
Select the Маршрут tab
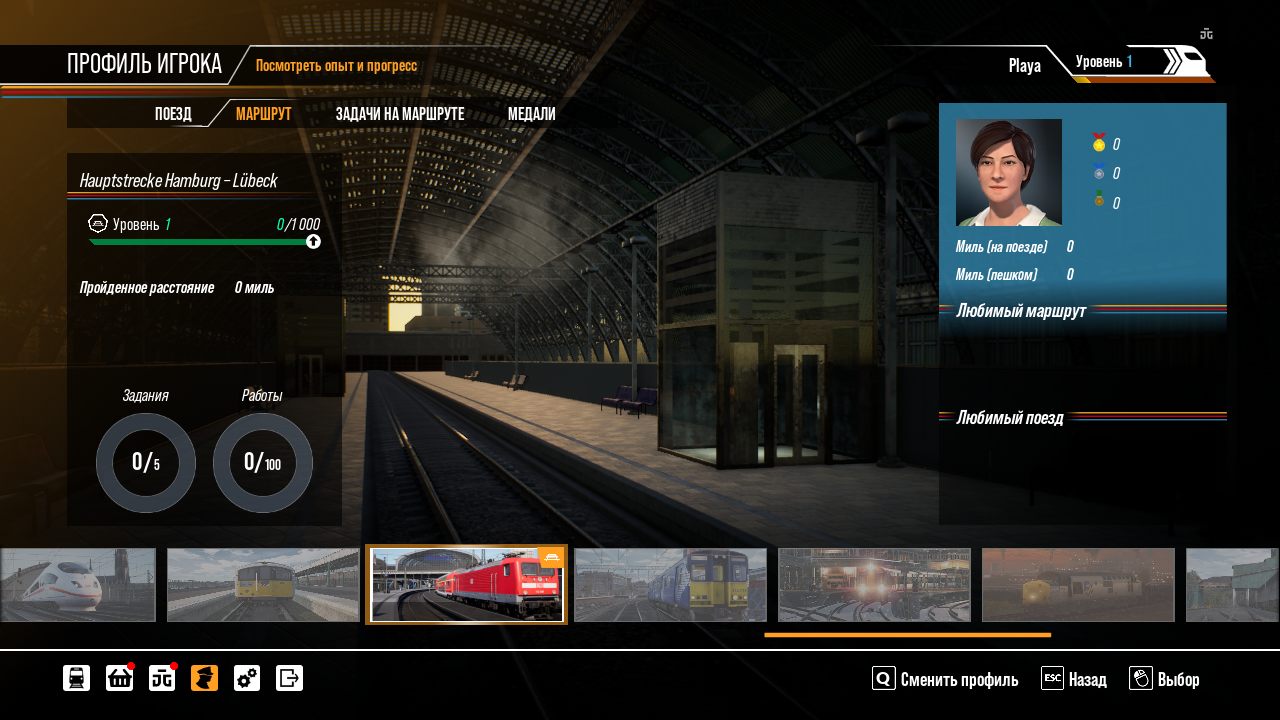[263, 114]
